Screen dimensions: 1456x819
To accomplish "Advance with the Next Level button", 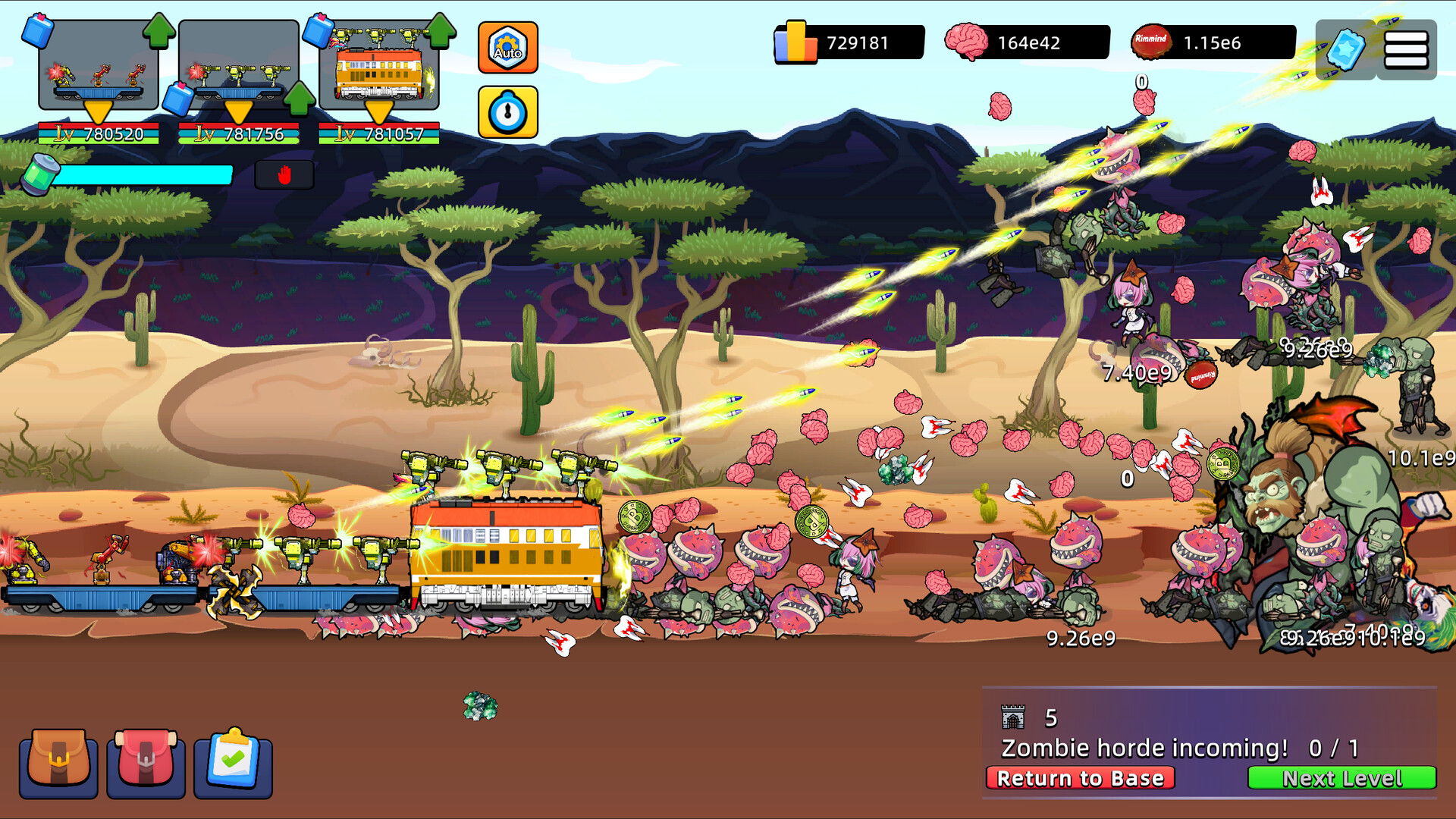I will coord(1341,778).
